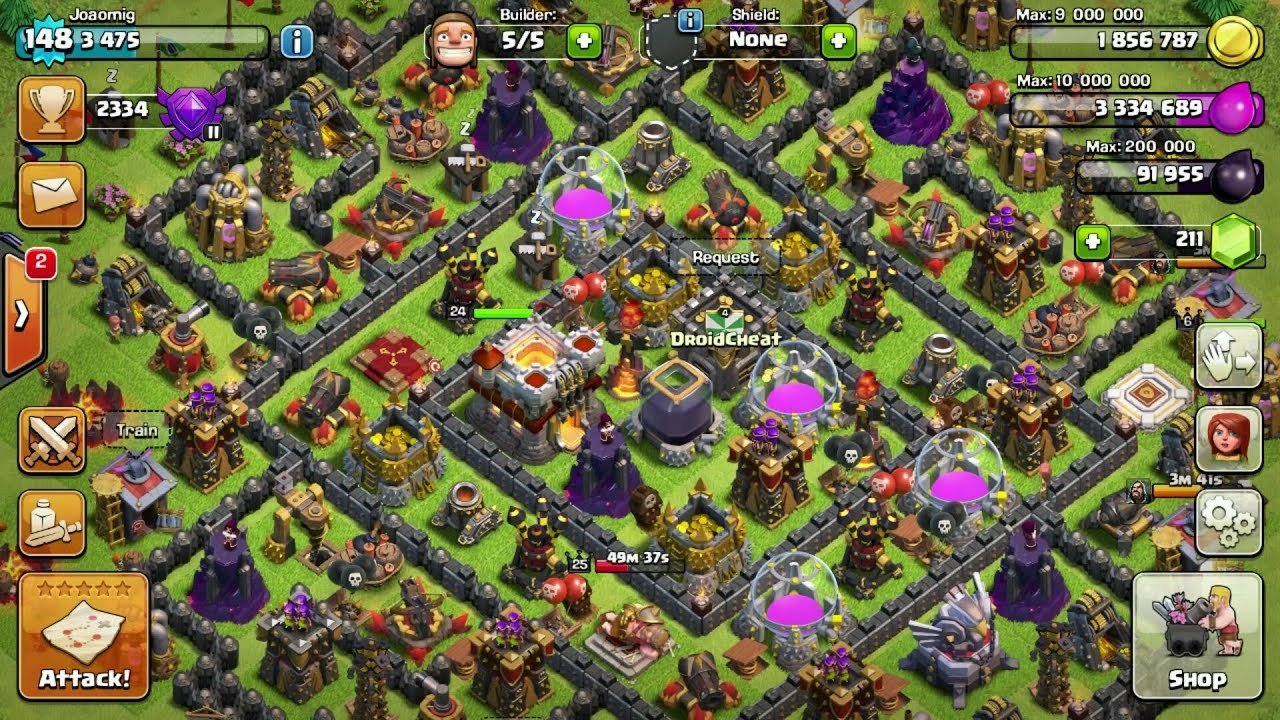This screenshot has width=1280, height=720.
Task: View the trophy leaderboard button
Action: pos(51,109)
